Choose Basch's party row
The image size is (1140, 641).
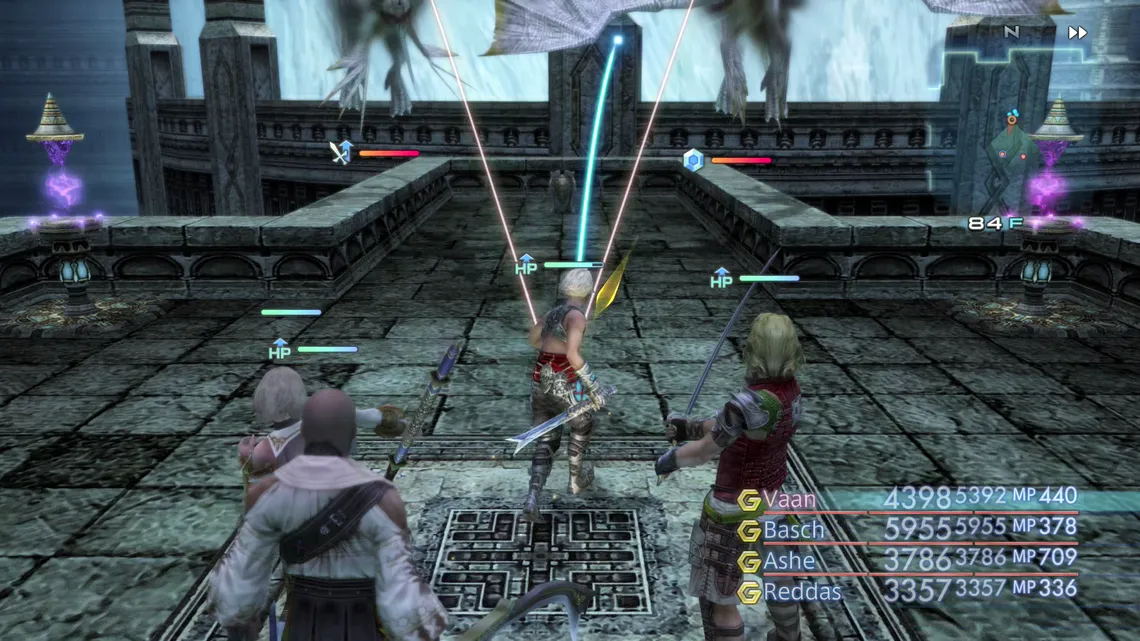pyautogui.click(x=794, y=529)
